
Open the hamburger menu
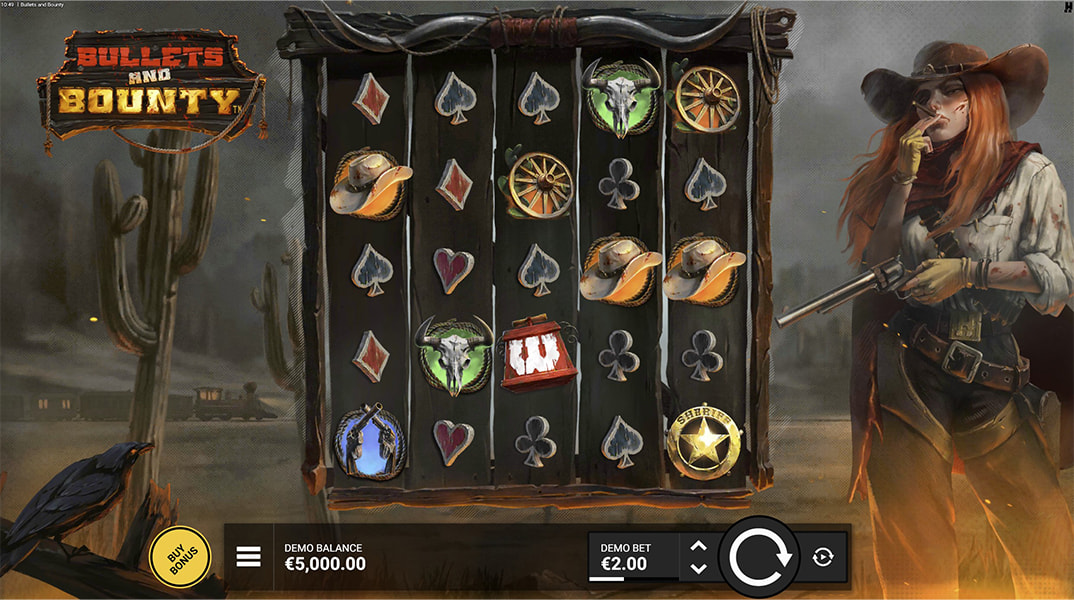point(248,557)
